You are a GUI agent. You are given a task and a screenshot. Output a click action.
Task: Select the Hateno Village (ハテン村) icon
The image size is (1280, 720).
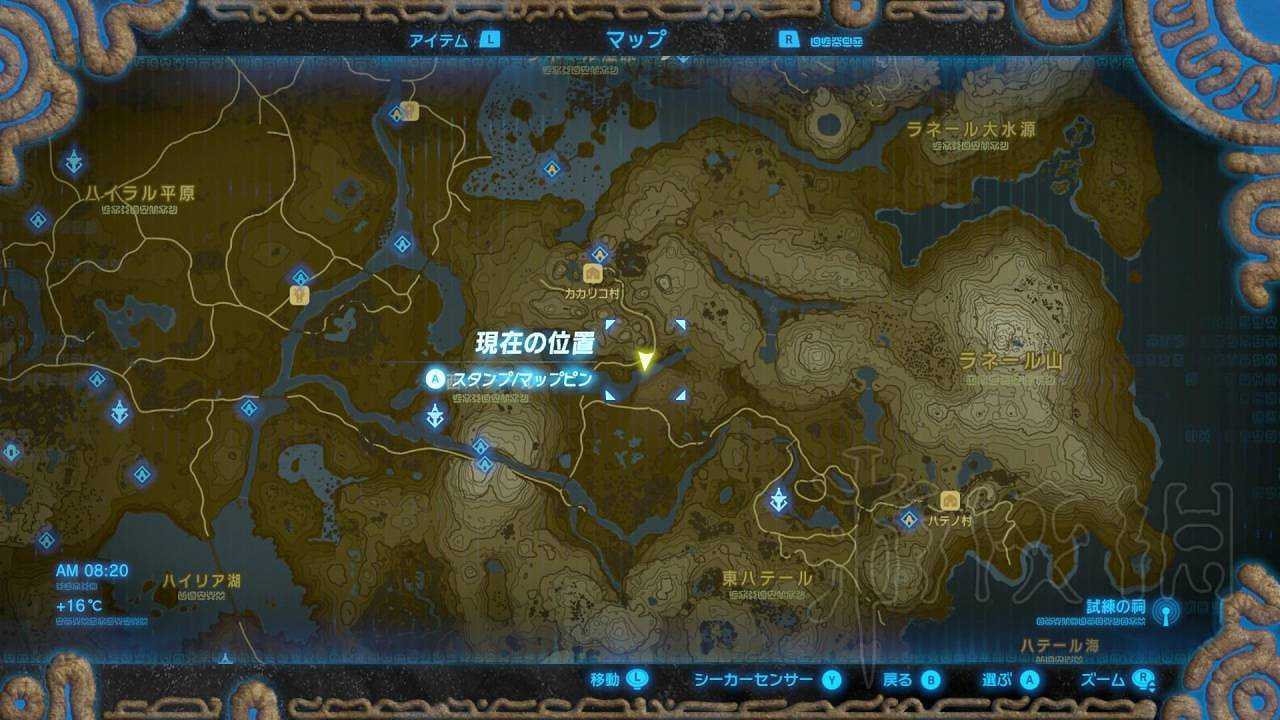tap(948, 501)
